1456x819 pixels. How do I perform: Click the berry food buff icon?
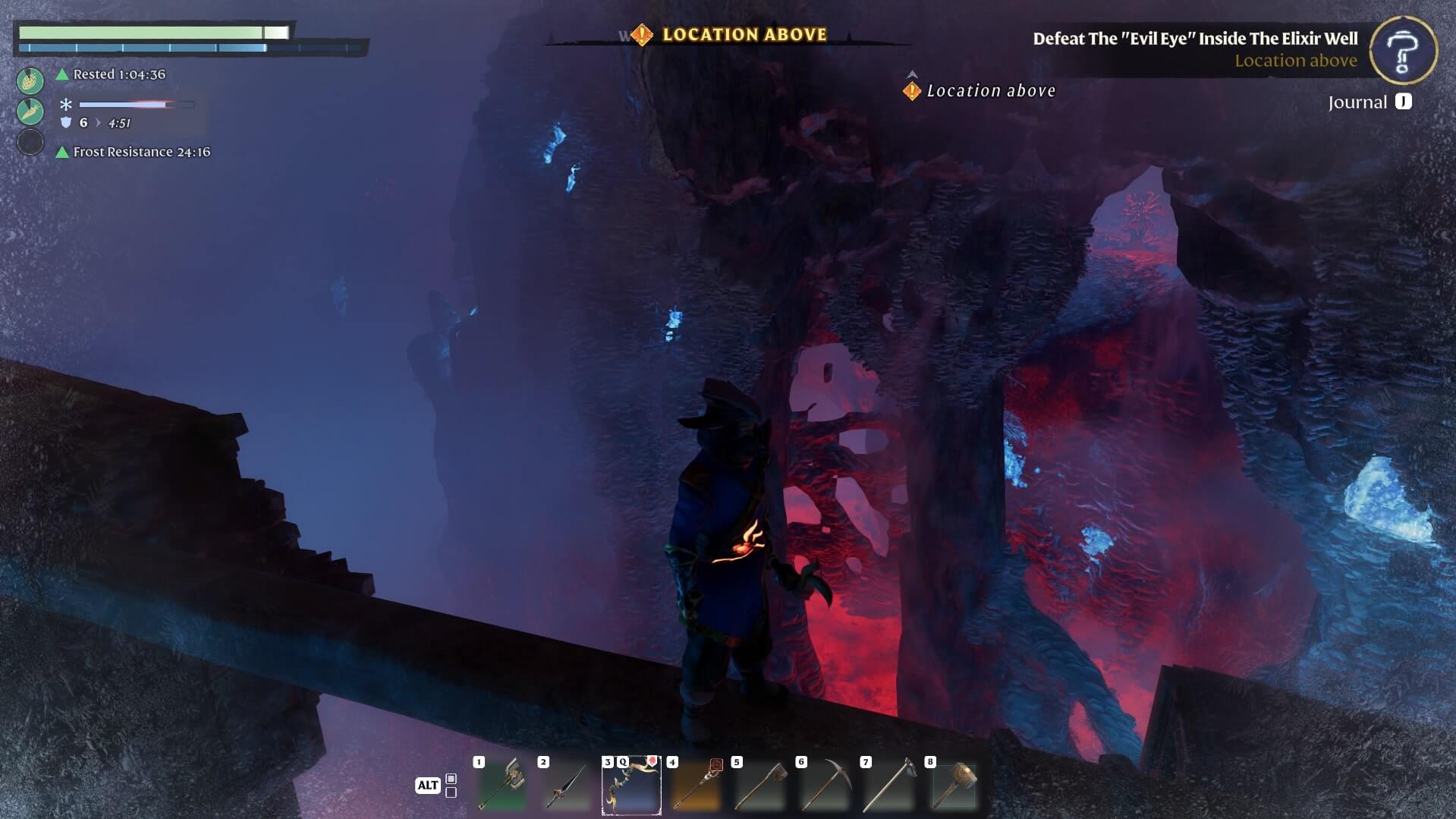30,80
